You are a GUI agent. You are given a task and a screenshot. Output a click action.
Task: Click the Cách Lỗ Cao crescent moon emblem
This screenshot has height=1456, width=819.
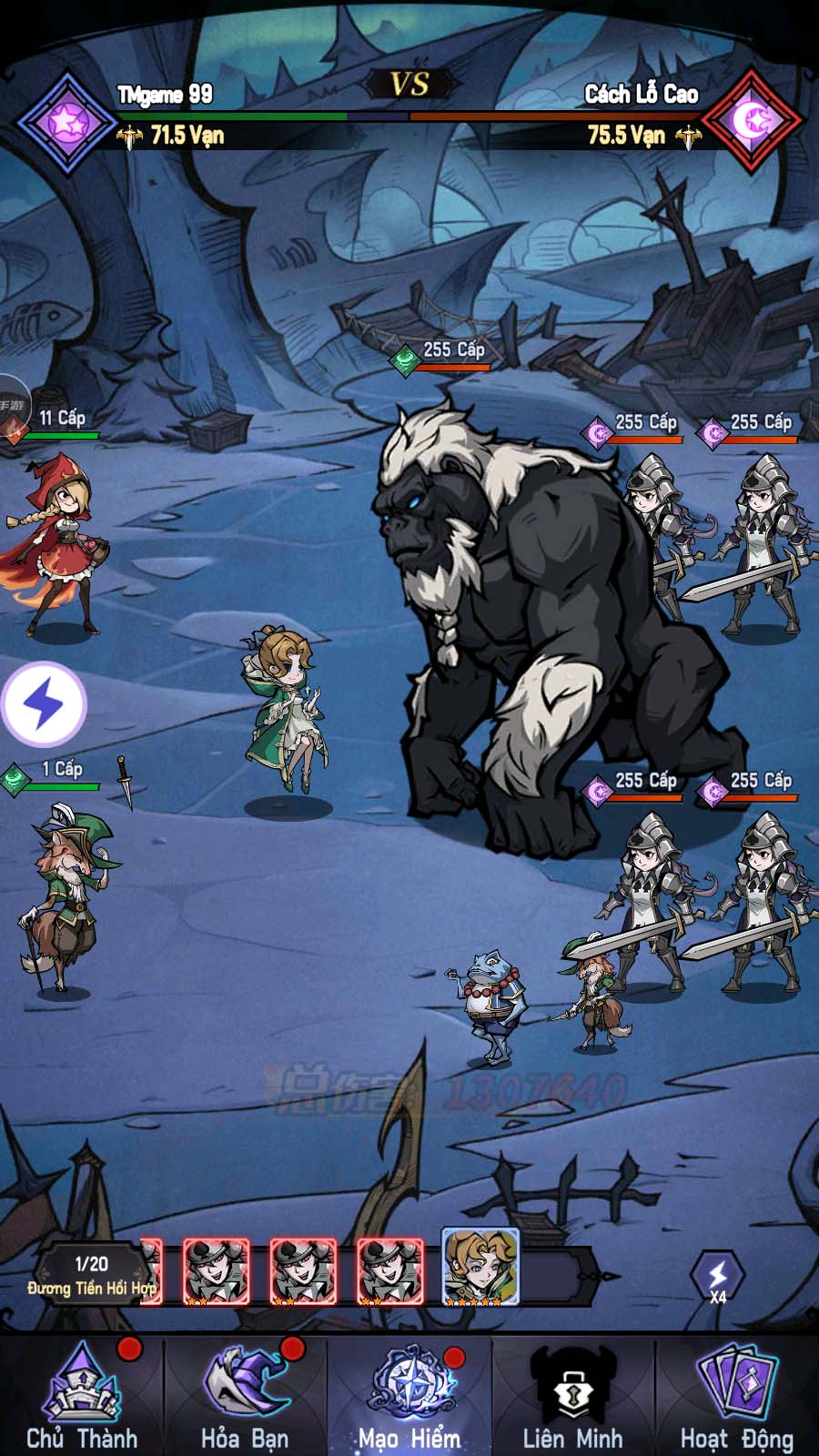[753, 121]
